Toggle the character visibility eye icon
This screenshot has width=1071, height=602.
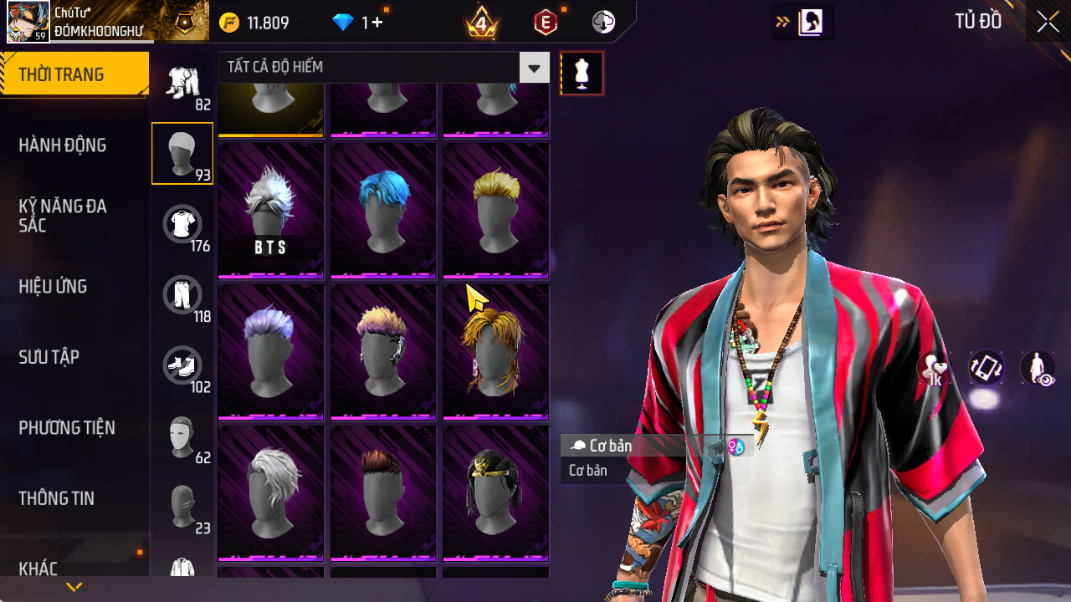pos(1036,368)
